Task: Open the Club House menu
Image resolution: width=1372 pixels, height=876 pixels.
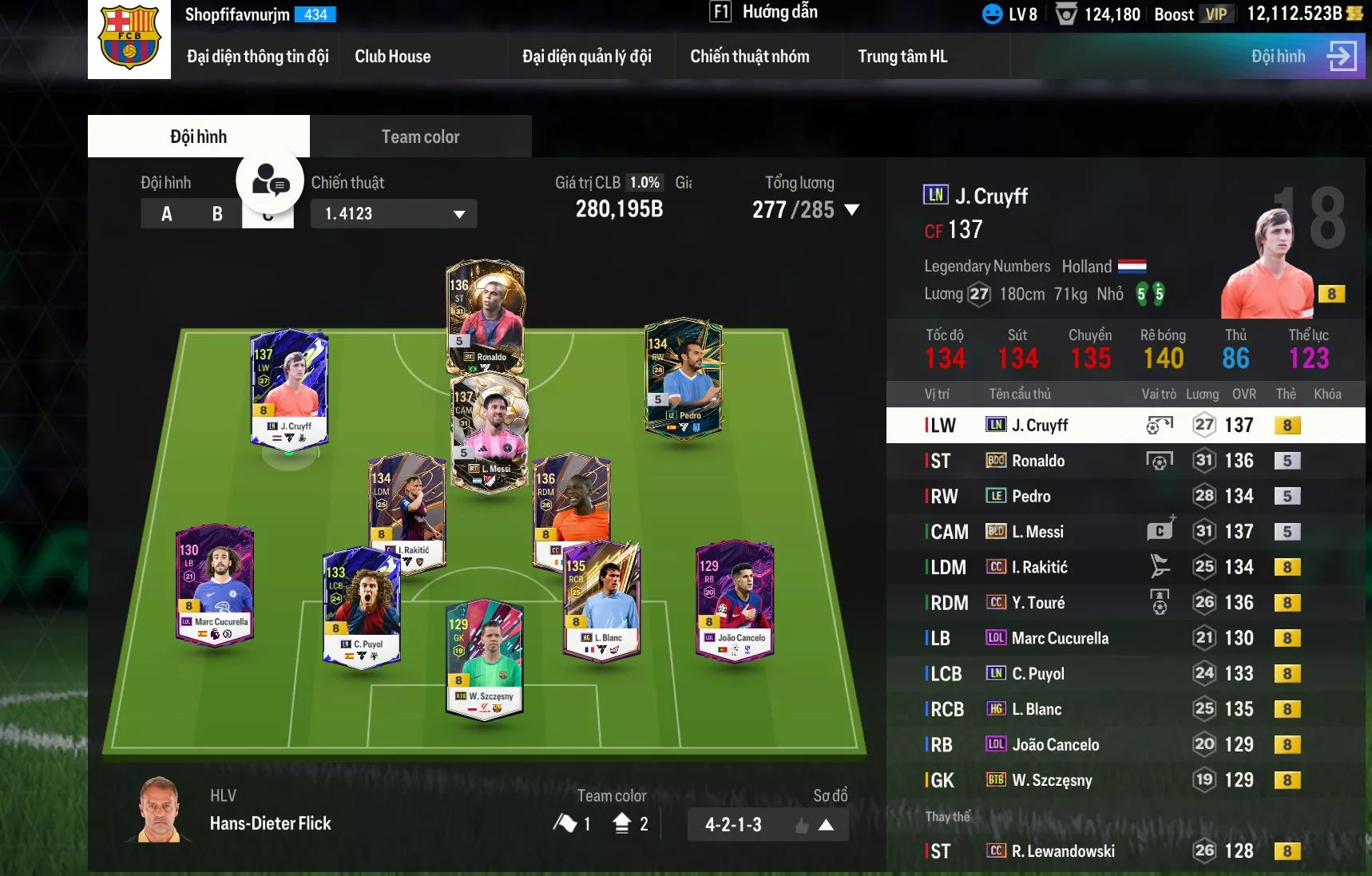Action: click(392, 57)
